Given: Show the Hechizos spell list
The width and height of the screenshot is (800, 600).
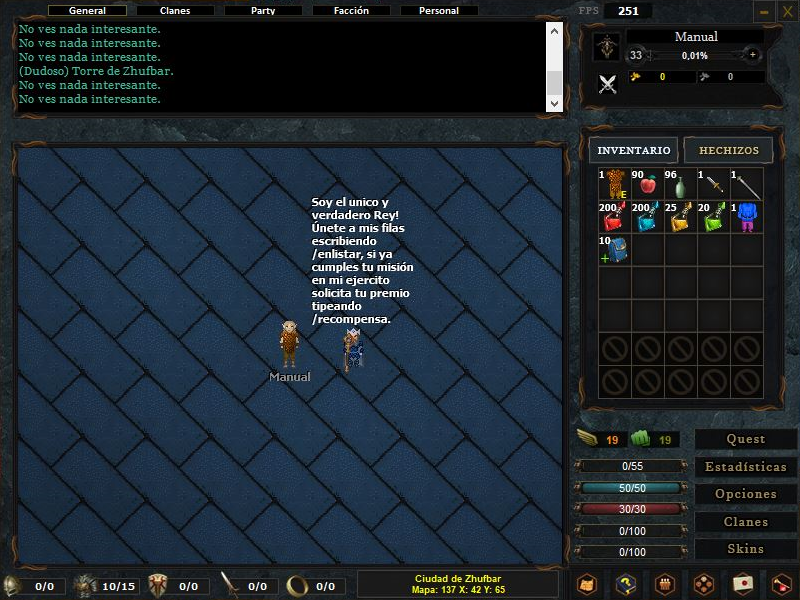Looking at the screenshot, I should point(729,150).
